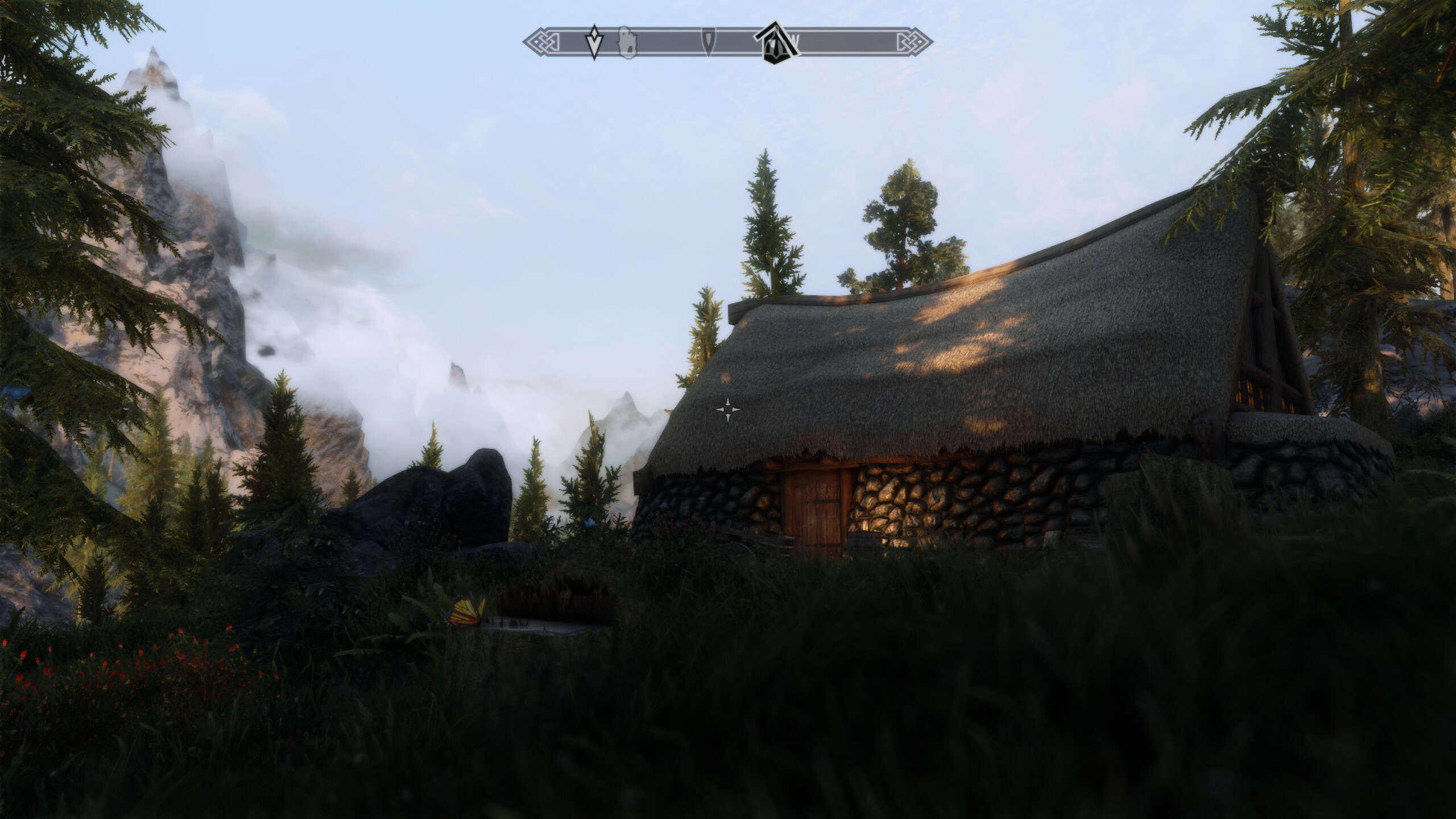The image size is (1456, 819).
Task: Select the black house marker on the compass
Action: pyautogui.click(x=776, y=40)
